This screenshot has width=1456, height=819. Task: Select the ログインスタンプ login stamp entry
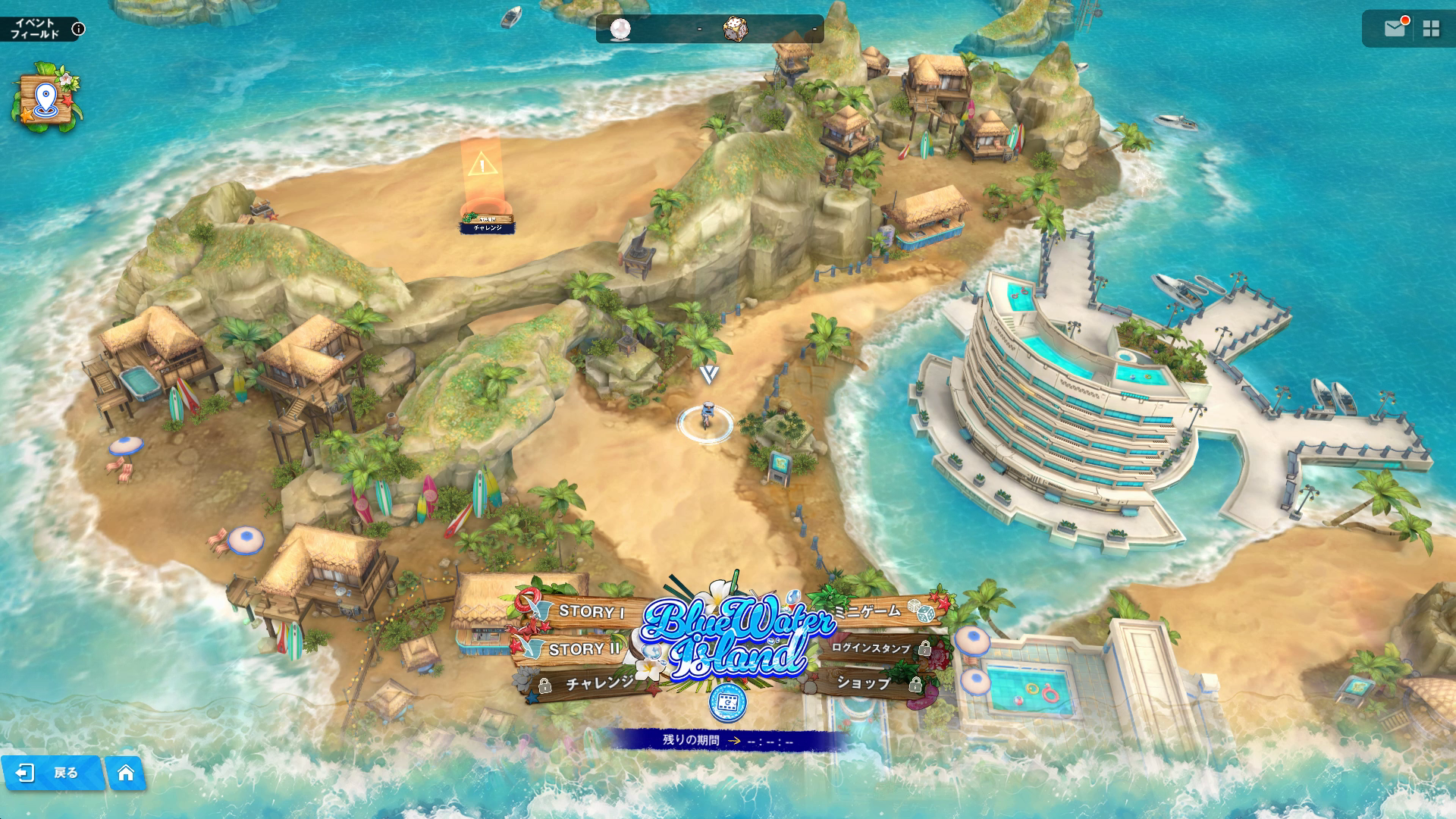(x=872, y=648)
